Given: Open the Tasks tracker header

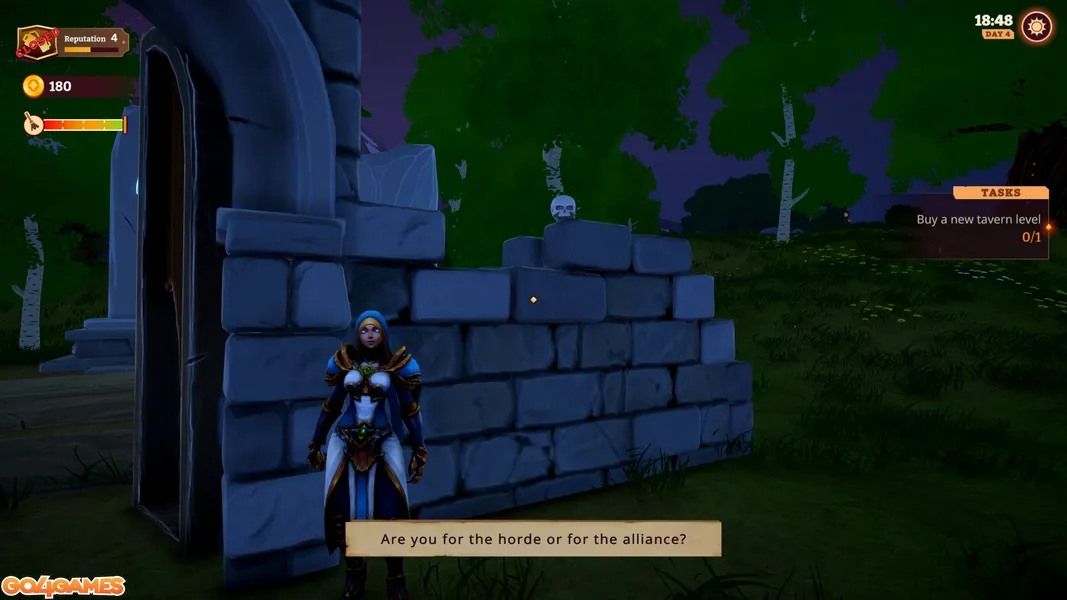Looking at the screenshot, I should click(1000, 192).
